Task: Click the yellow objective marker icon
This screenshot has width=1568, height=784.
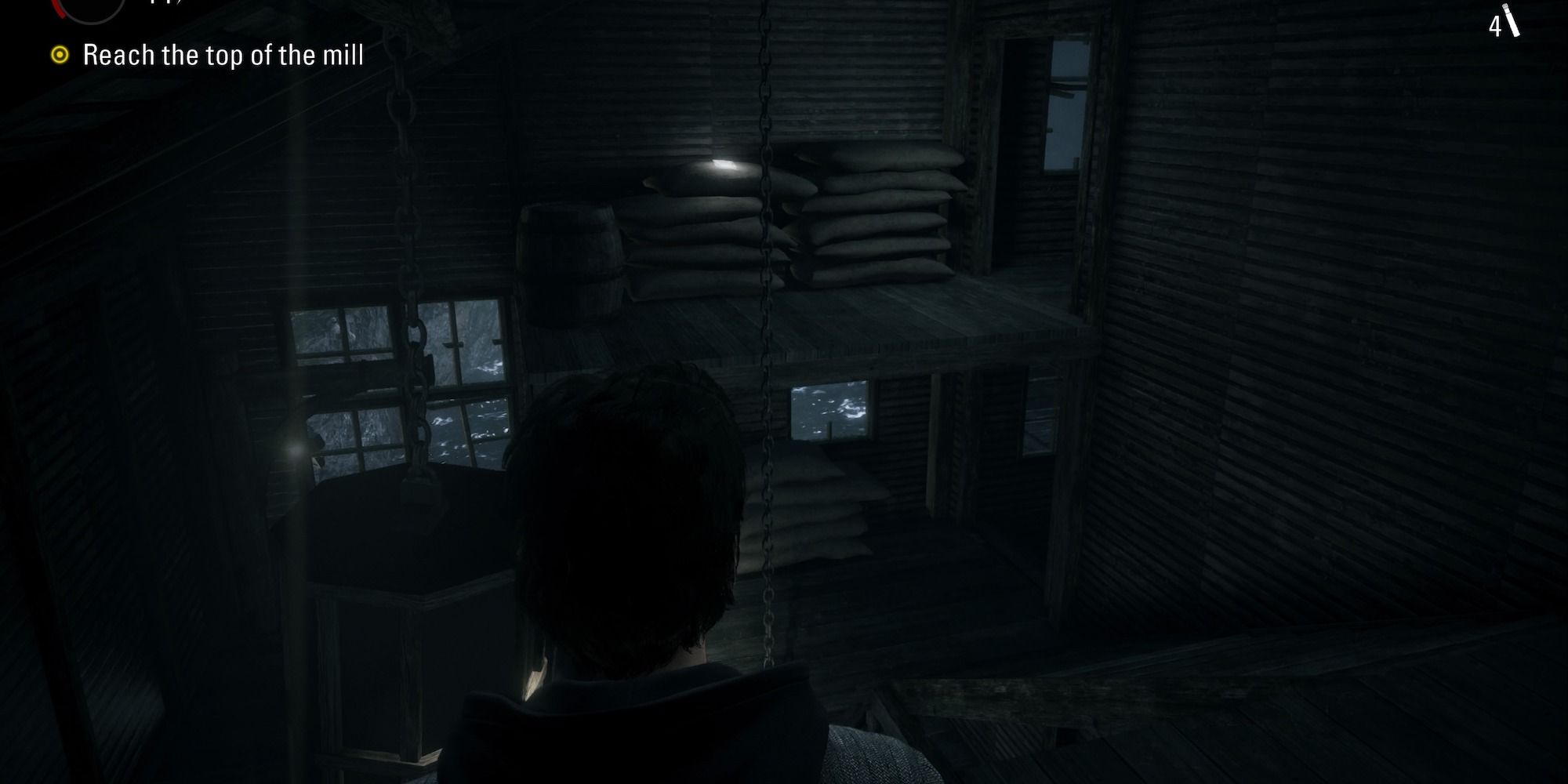Action: 60,55
